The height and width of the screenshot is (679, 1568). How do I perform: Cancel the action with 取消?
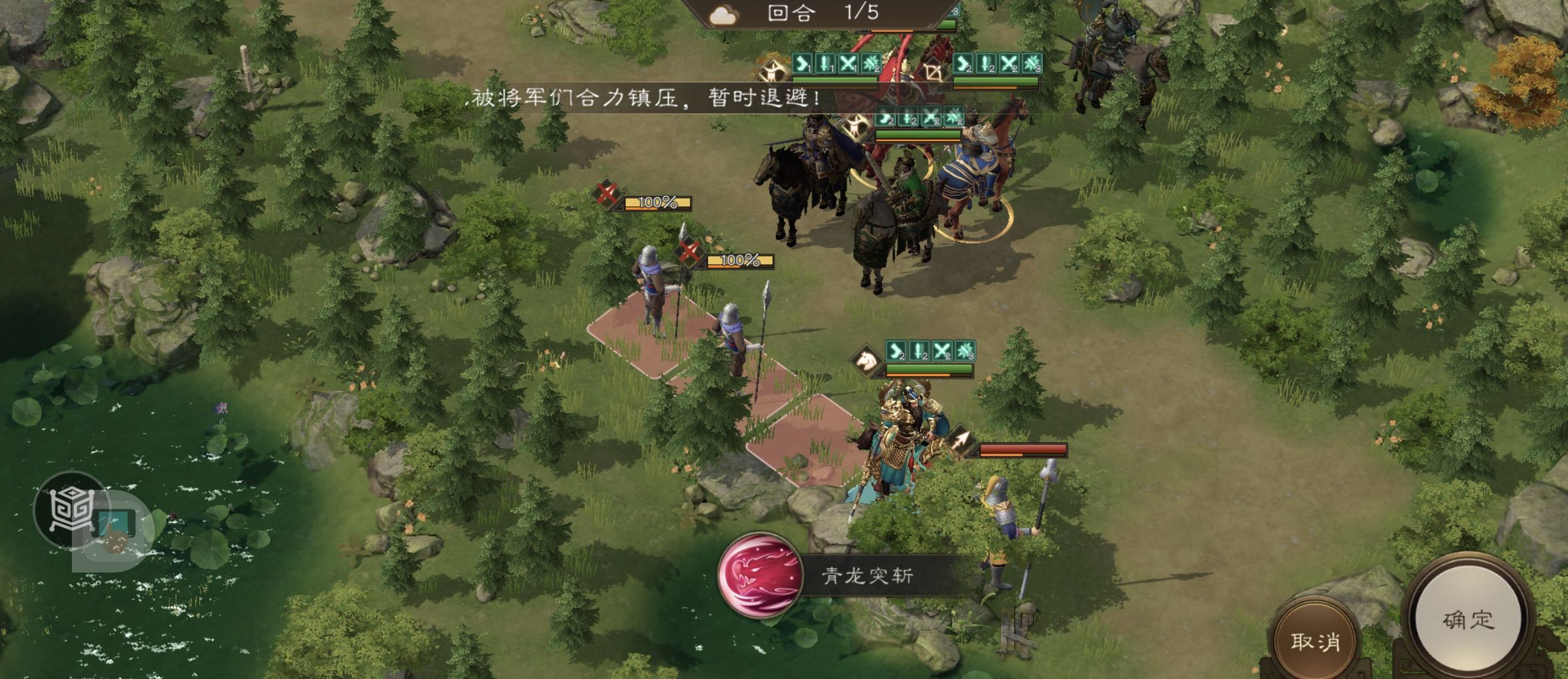(x=1315, y=640)
